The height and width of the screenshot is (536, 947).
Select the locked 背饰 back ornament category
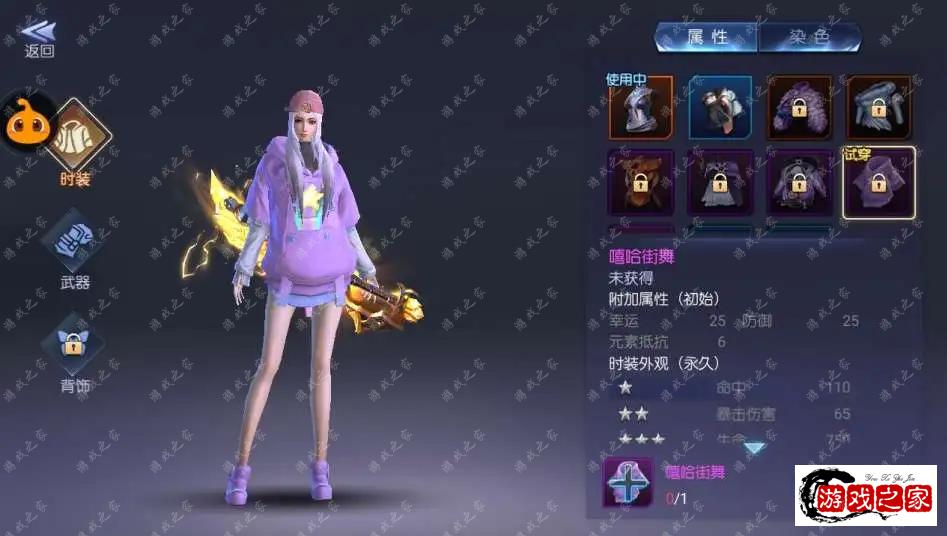[x=73, y=343]
